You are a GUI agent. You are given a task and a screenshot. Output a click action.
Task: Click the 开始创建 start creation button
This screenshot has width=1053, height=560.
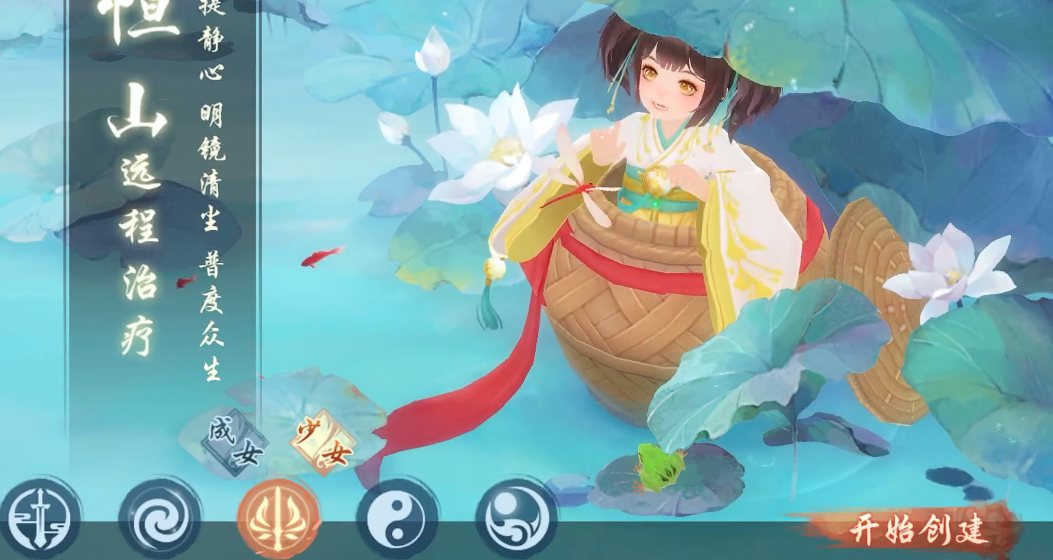point(916,527)
